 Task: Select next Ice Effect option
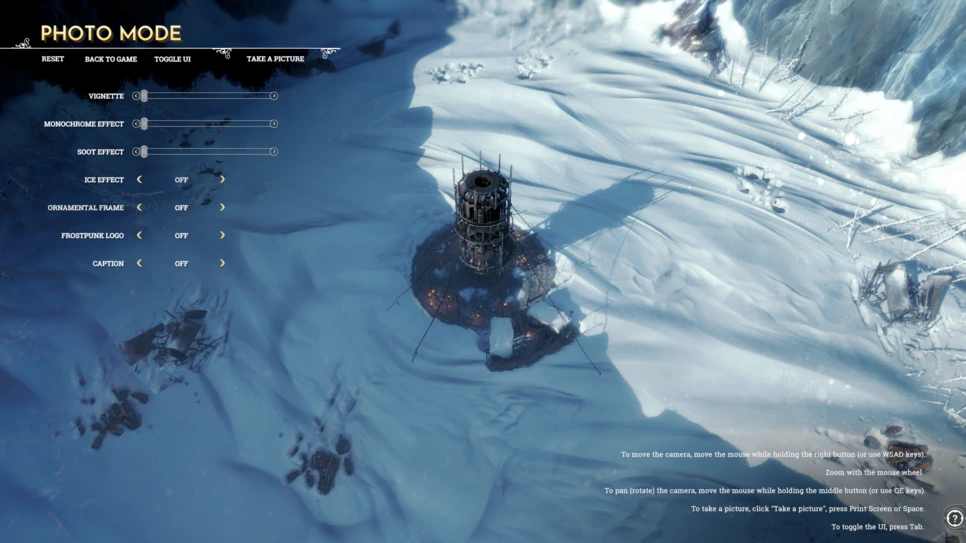pos(222,180)
